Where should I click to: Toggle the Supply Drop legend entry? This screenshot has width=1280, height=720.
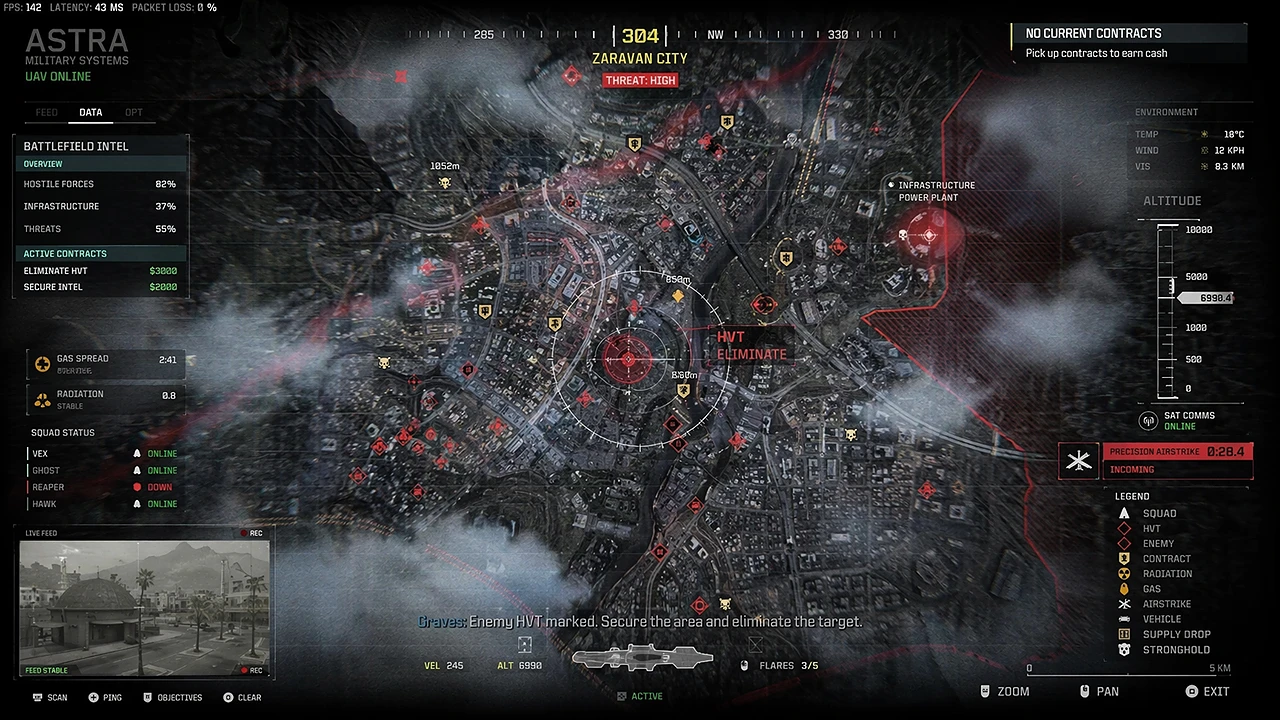(1165, 634)
